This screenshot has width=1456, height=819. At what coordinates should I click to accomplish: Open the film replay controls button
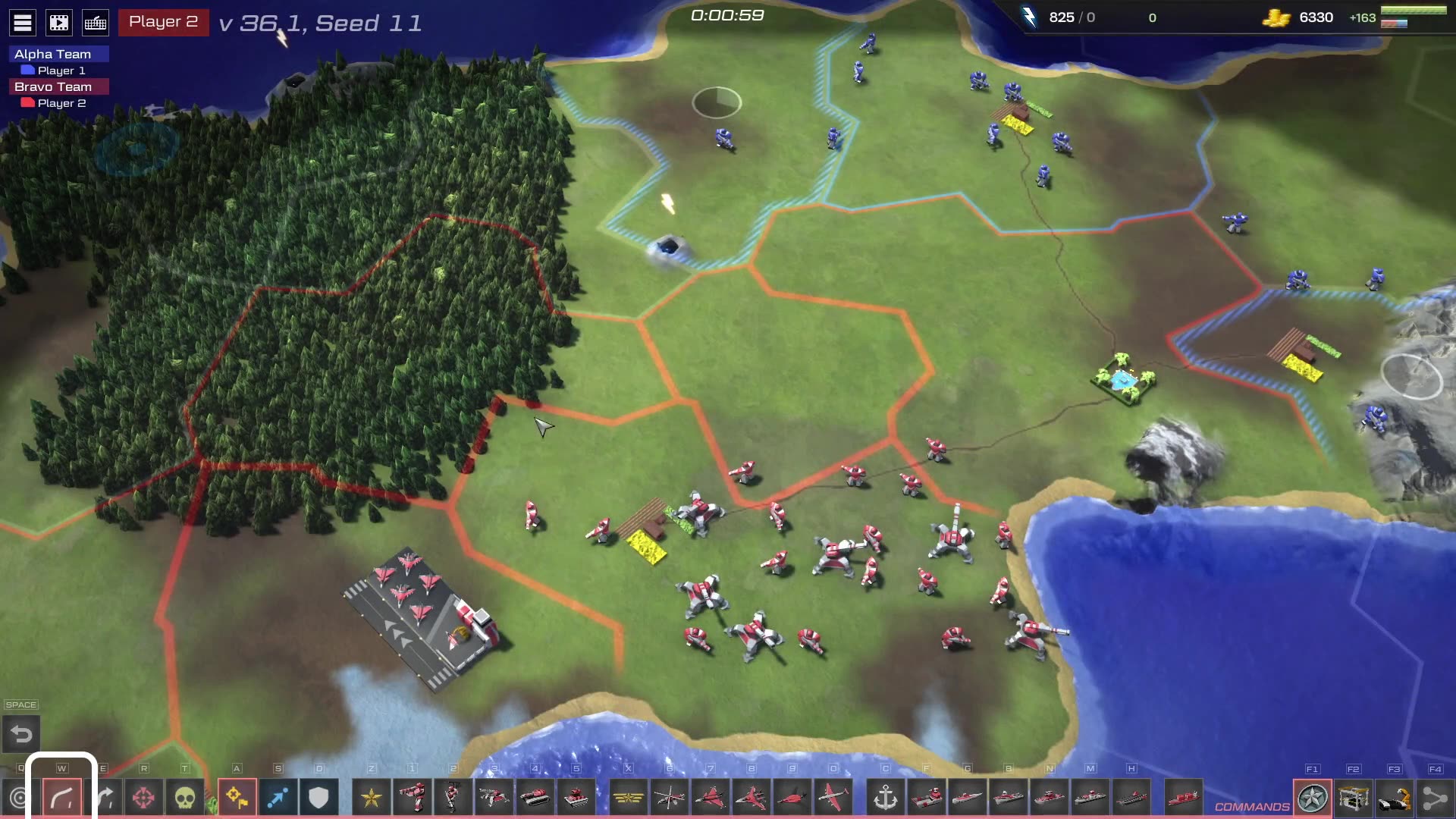tap(59, 23)
